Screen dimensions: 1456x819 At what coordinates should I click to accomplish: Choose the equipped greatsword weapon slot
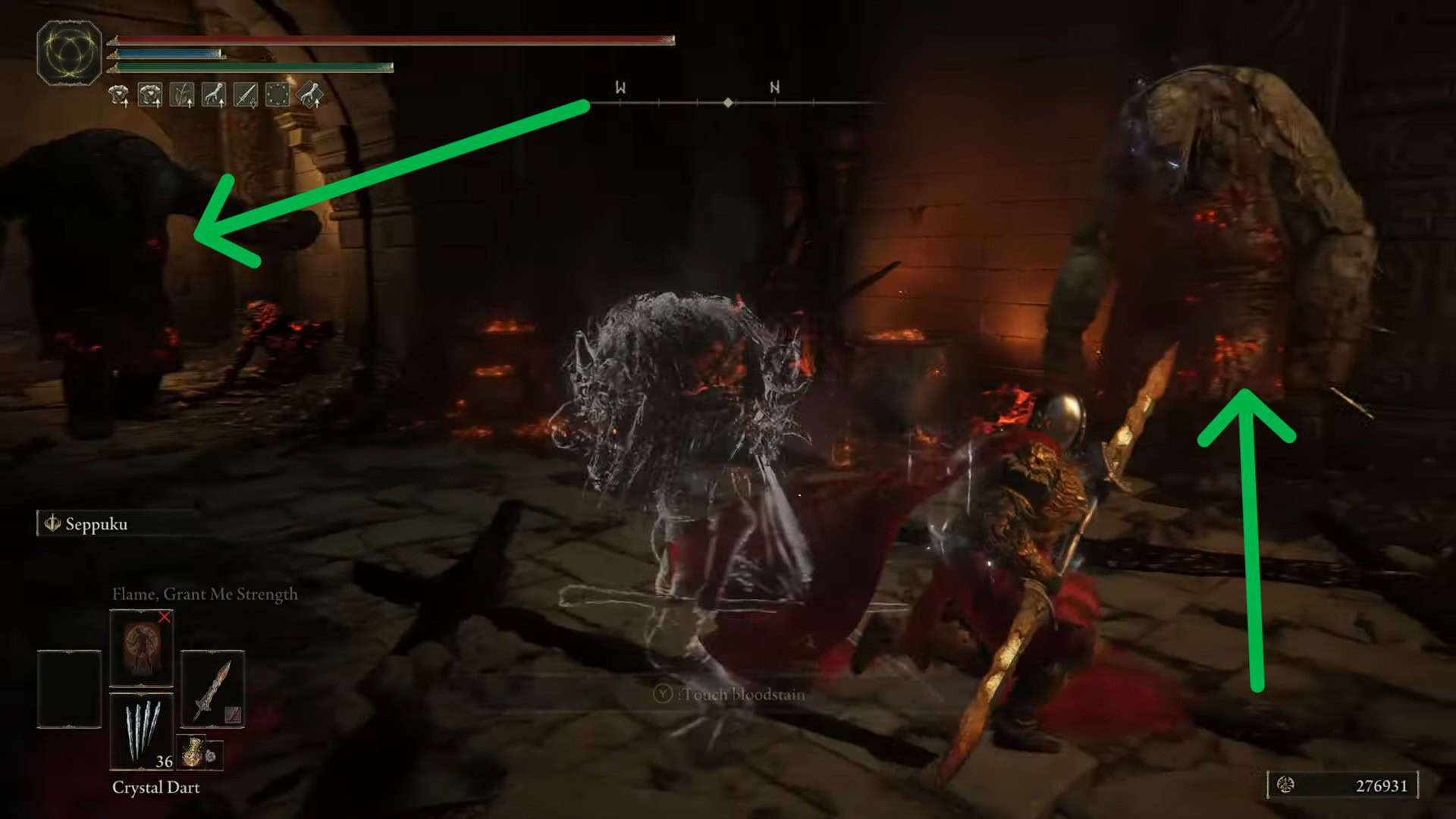(212, 689)
